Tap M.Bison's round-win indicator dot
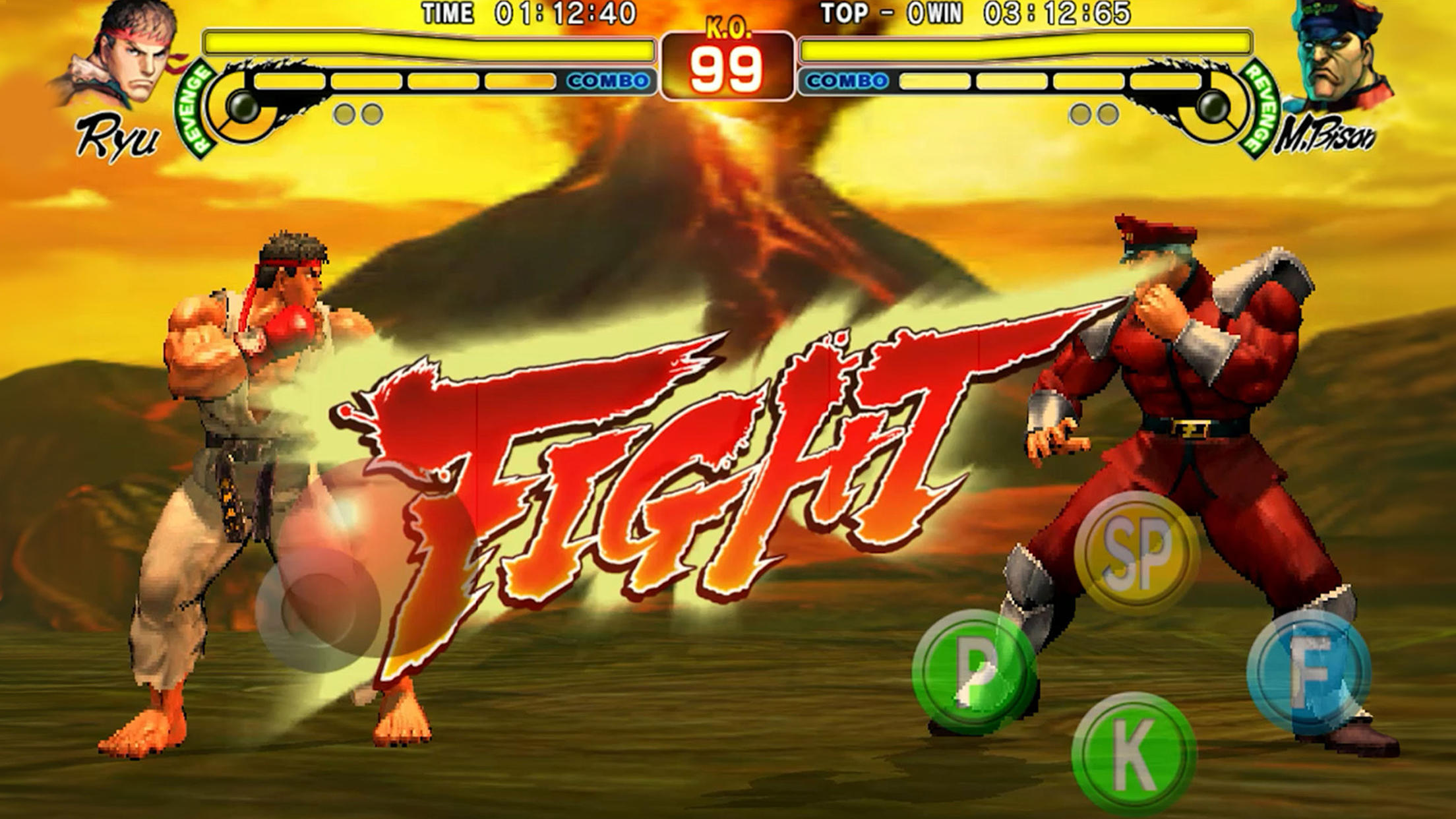The width and height of the screenshot is (1456, 819). point(1079,114)
